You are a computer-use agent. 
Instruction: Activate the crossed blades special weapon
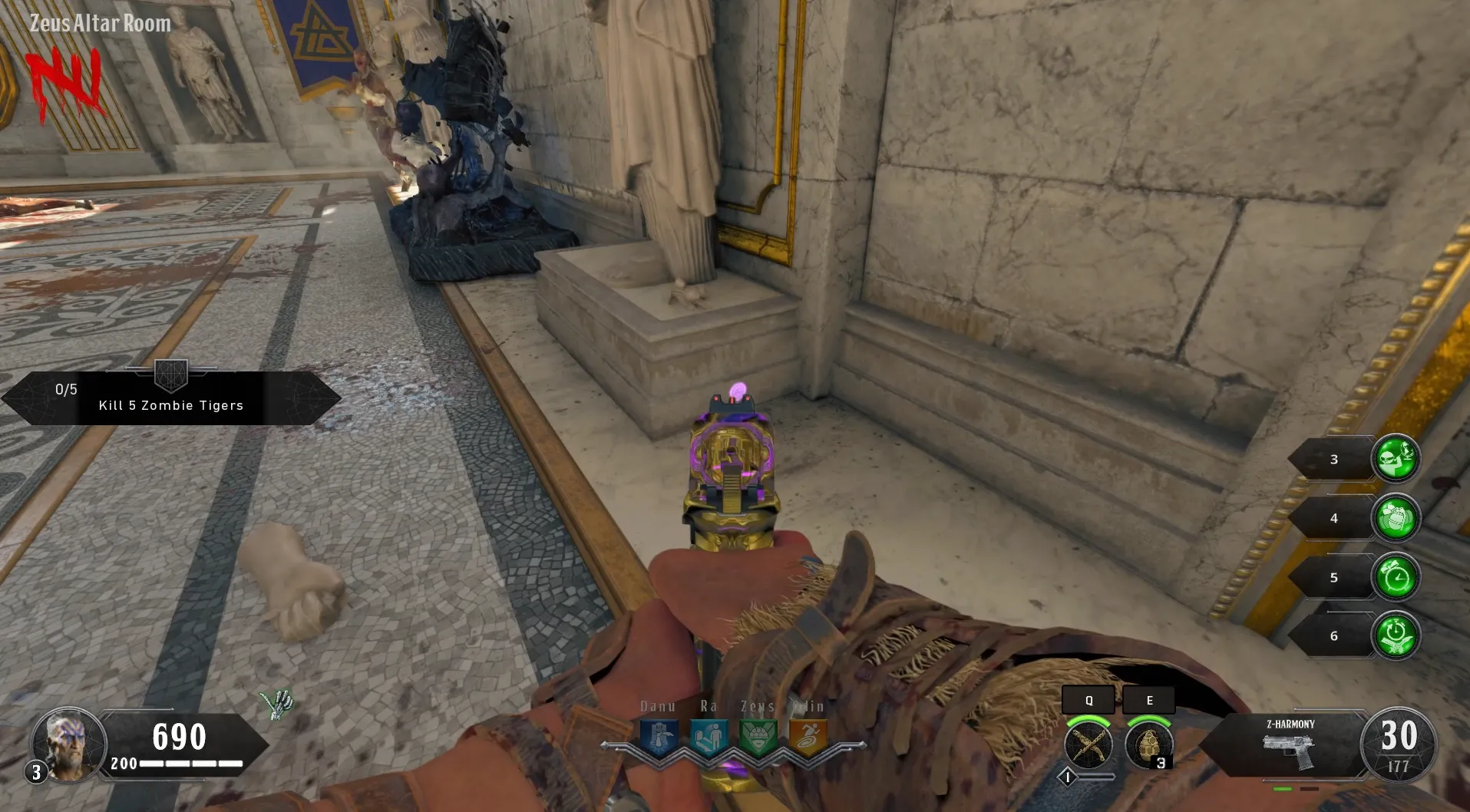click(1088, 744)
